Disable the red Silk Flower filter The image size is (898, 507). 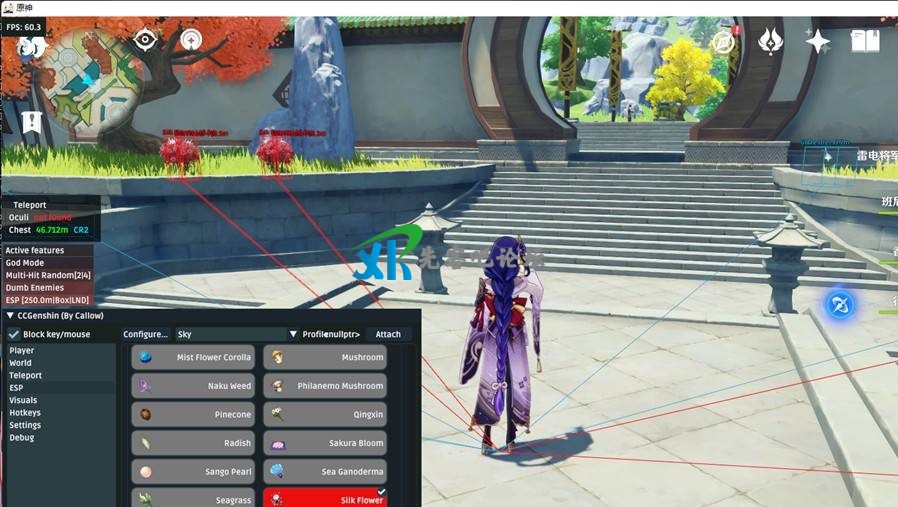coord(325,499)
